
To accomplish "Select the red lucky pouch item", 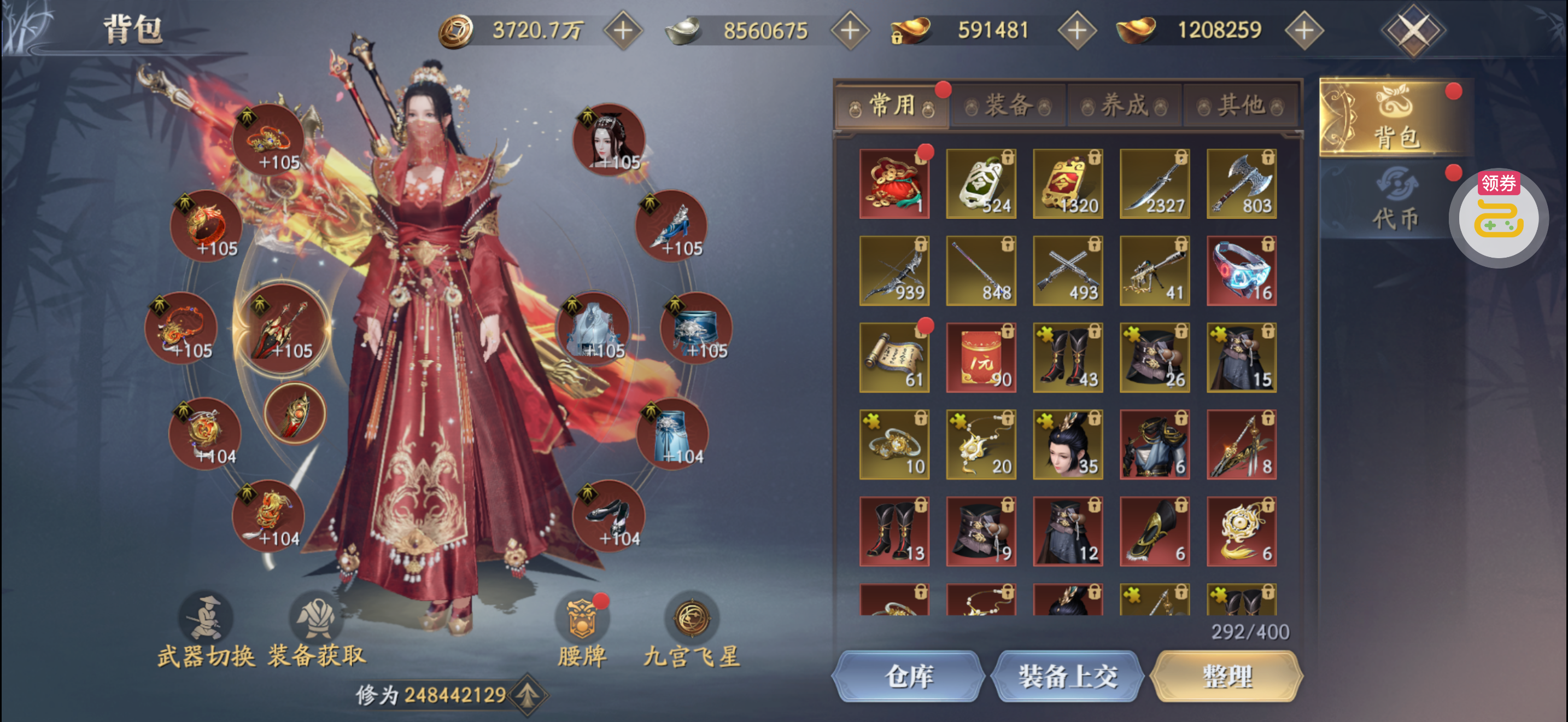I will click(x=894, y=183).
